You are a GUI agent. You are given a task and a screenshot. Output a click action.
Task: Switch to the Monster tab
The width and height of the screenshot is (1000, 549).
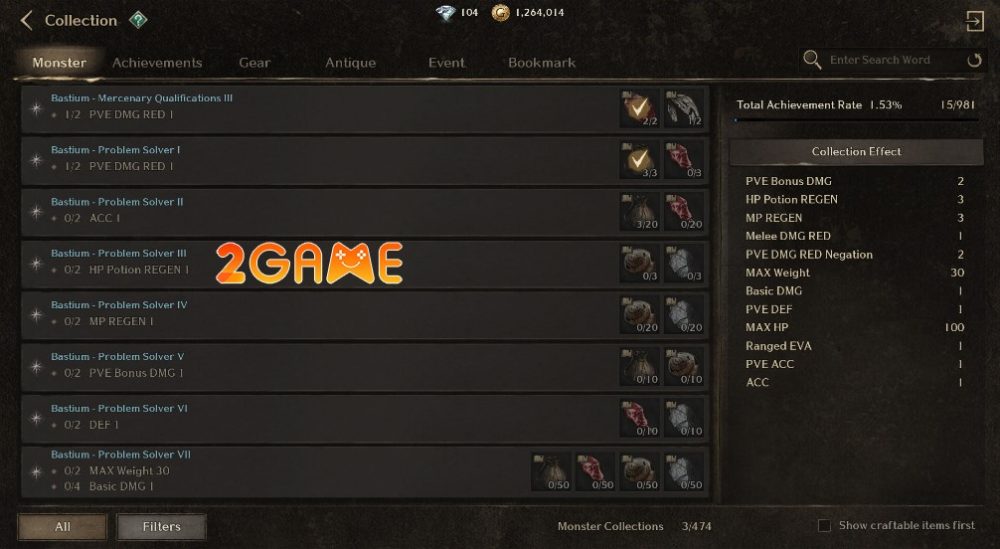(x=59, y=62)
